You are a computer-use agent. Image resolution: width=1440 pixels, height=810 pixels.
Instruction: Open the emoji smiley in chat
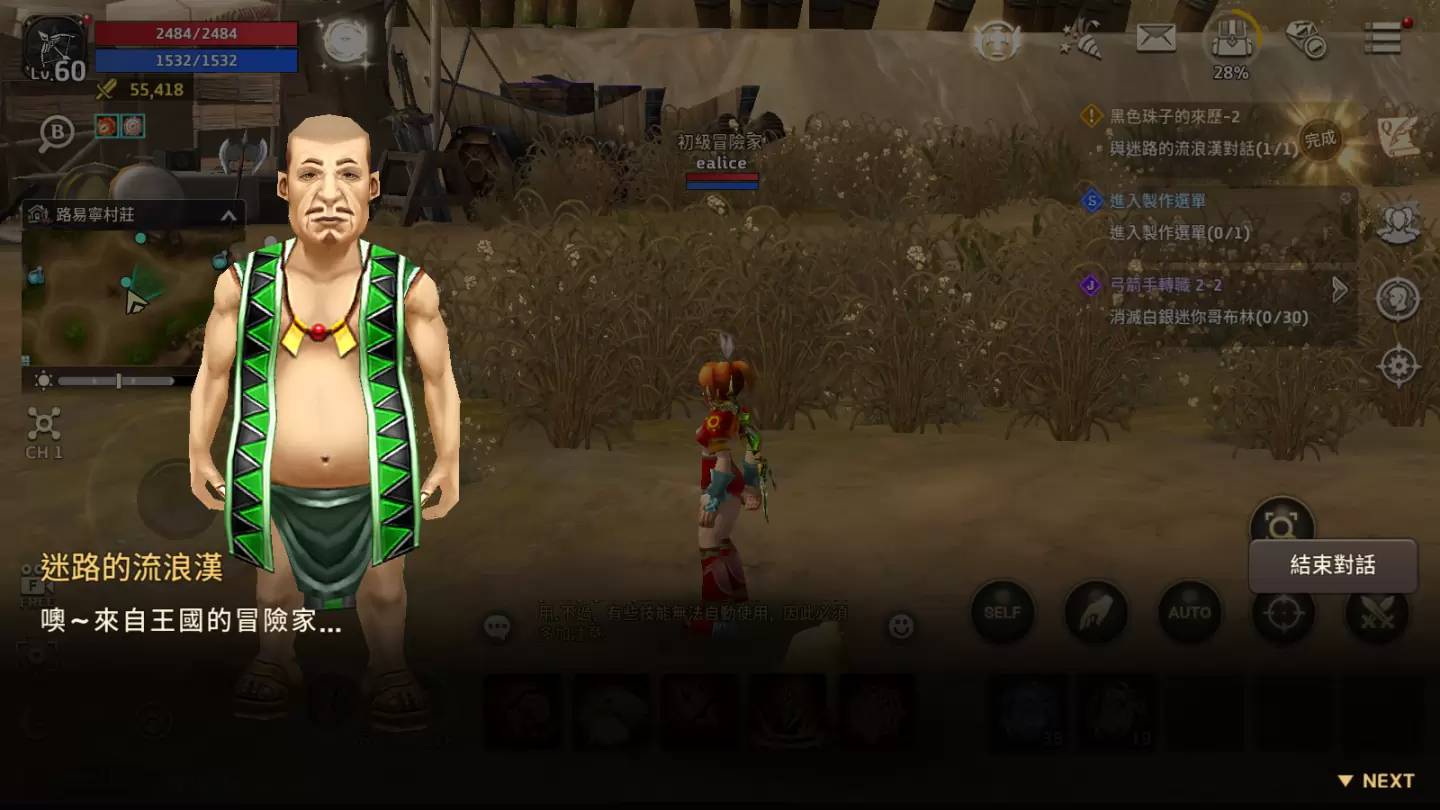[x=901, y=627]
